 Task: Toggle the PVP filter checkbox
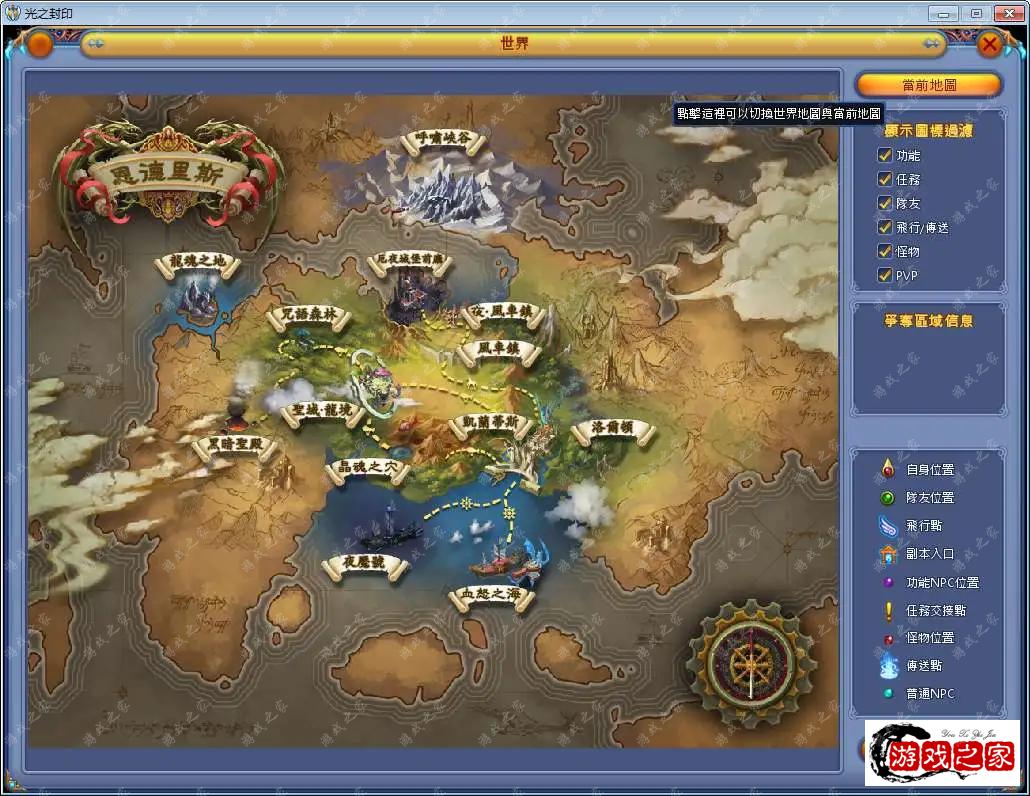(884, 275)
